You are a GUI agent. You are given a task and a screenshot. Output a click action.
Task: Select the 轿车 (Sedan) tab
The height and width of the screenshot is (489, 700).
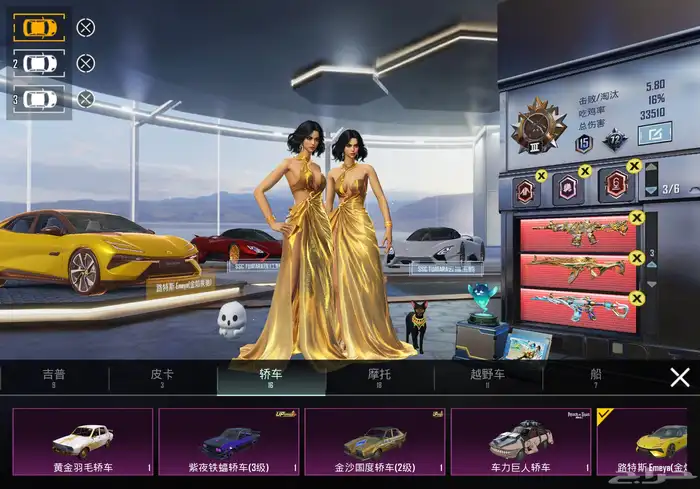click(271, 376)
